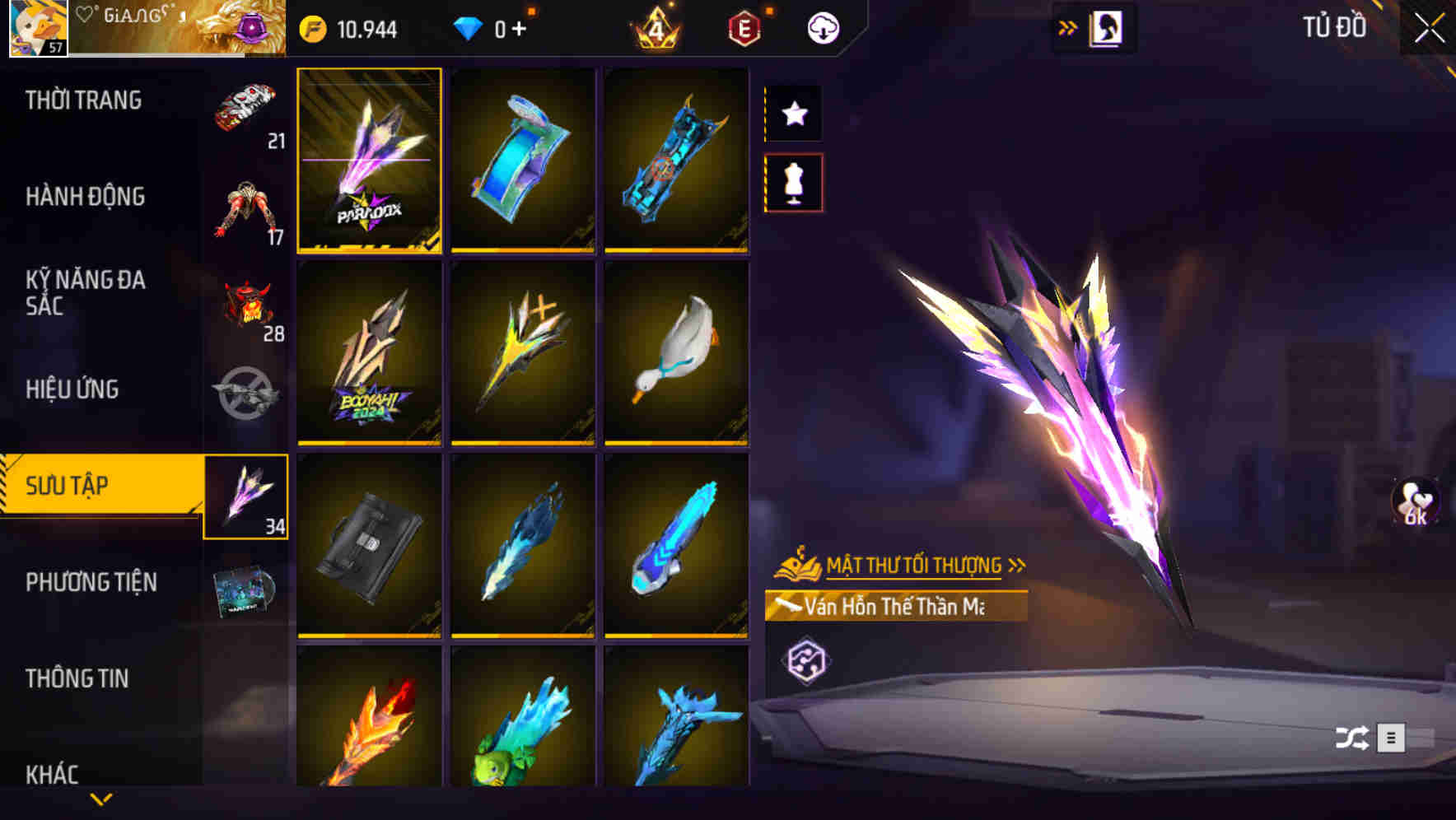Viewport: 1456px width, 820px height.
Task: Open the wardrobe outfit icon near TỦ ĐỒ
Action: coord(1107,26)
